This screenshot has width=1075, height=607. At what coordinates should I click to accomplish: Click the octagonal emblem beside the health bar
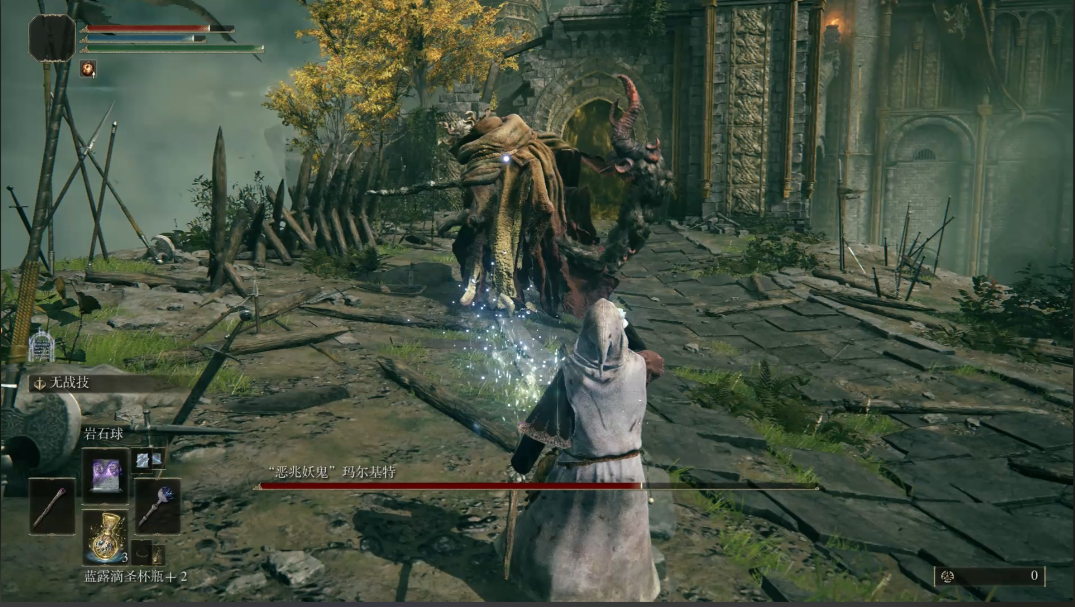click(x=52, y=38)
